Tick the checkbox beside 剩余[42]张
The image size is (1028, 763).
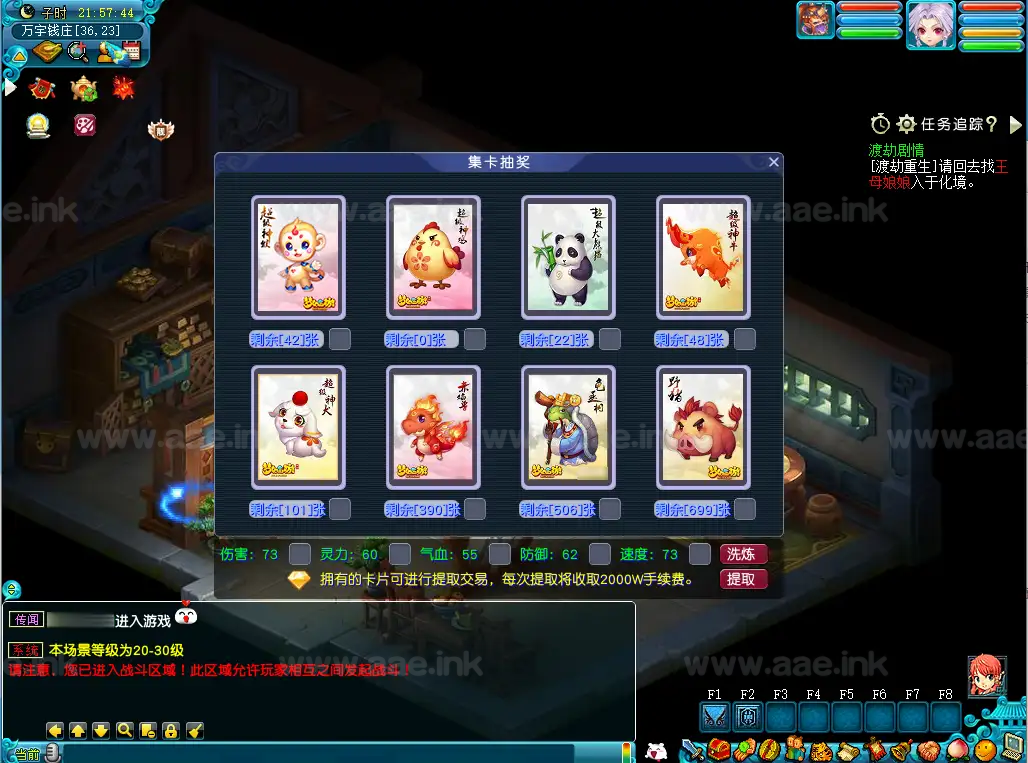pos(340,339)
